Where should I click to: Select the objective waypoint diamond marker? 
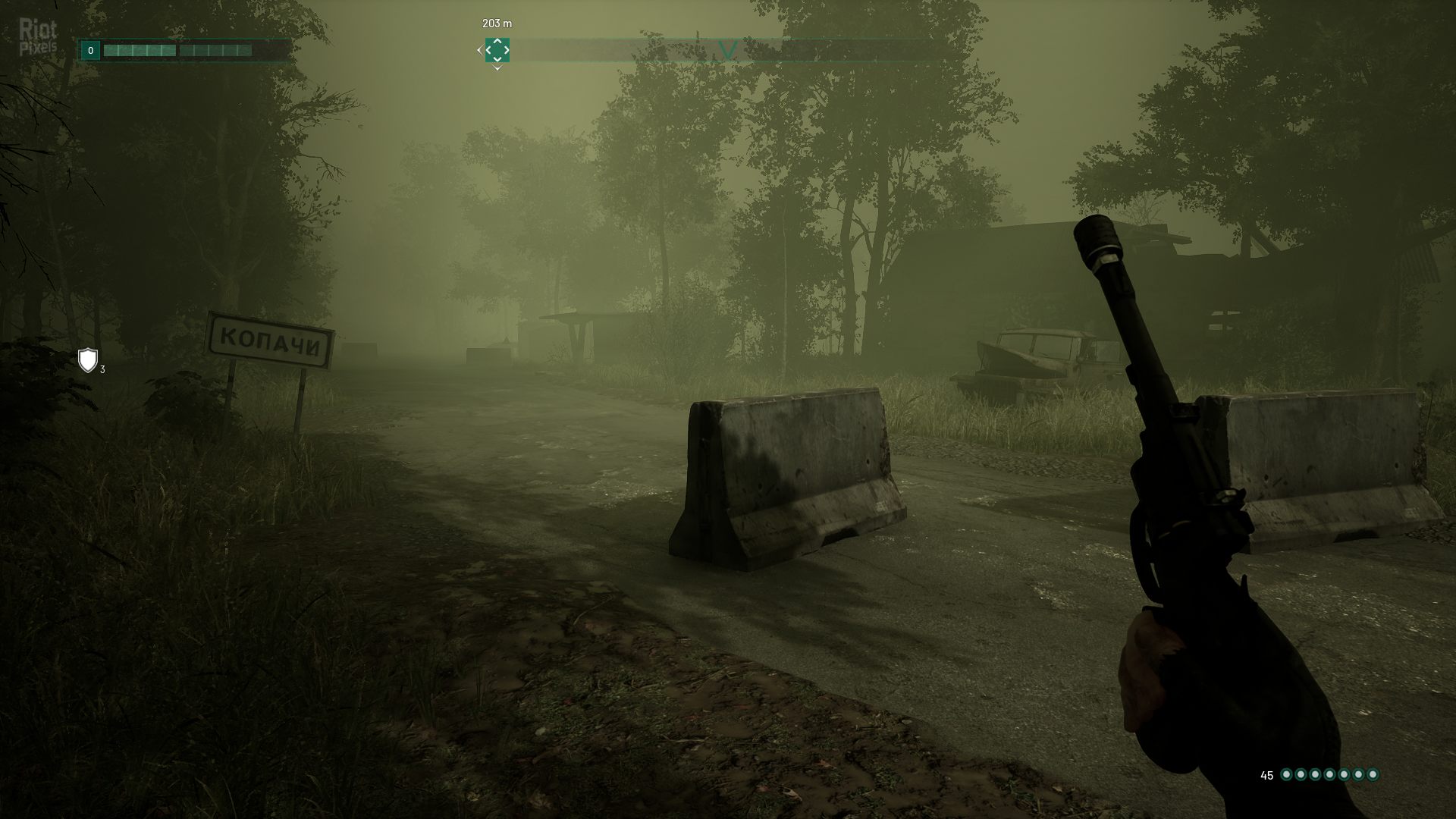pyautogui.click(x=497, y=50)
